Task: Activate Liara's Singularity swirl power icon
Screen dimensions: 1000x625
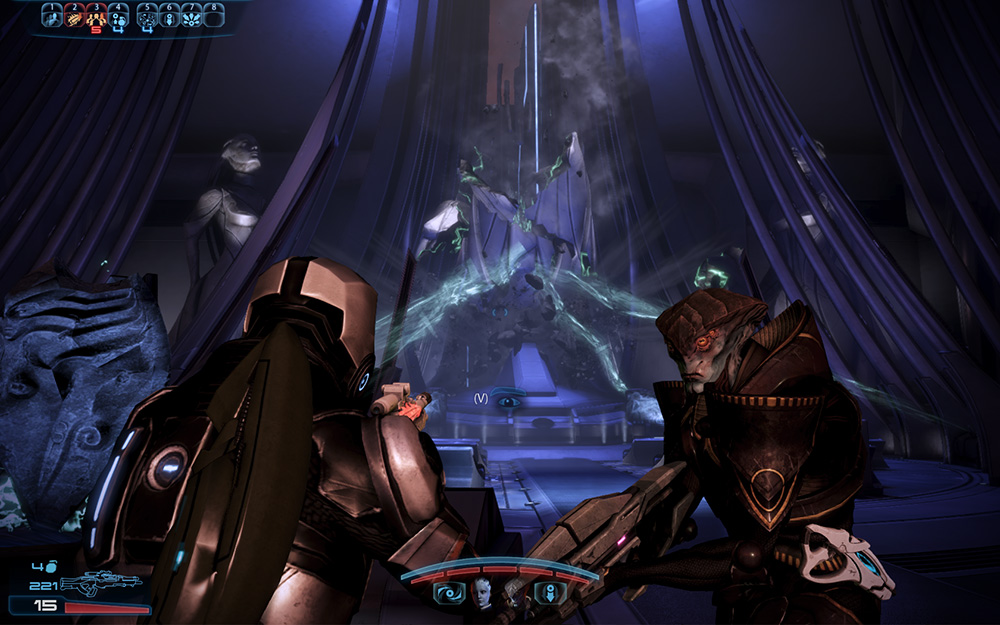Action: [447, 593]
